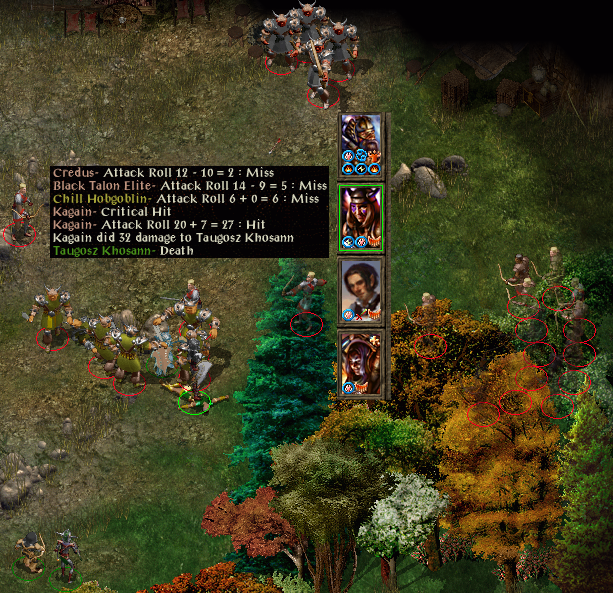
Task: Pick the purple-skinned character portrait
Action: (x=361, y=361)
